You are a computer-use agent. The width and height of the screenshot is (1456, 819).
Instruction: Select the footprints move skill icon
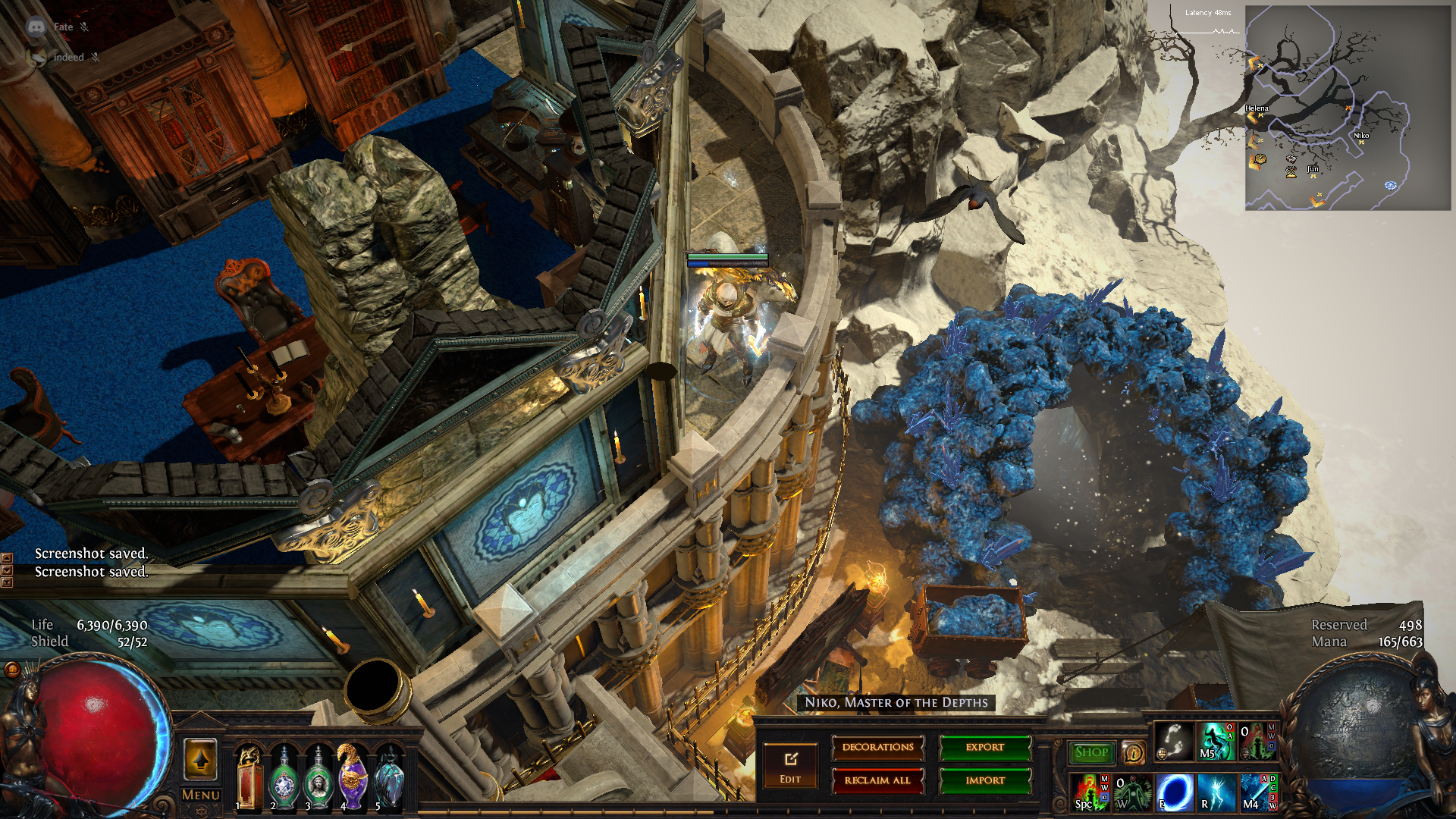point(1173,741)
